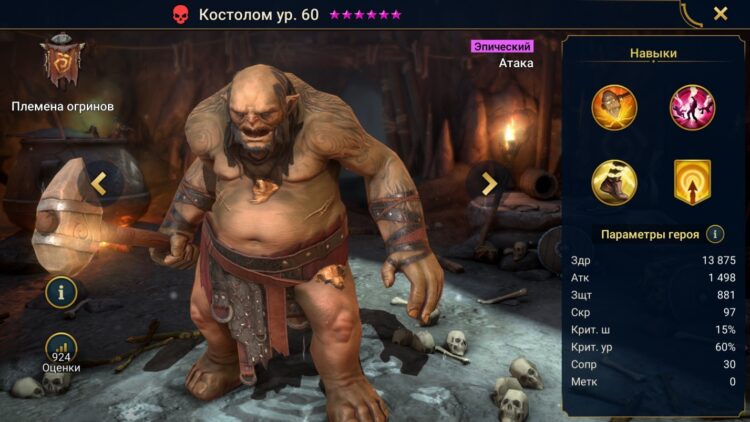Show the next hero with right arrow

click(x=489, y=183)
